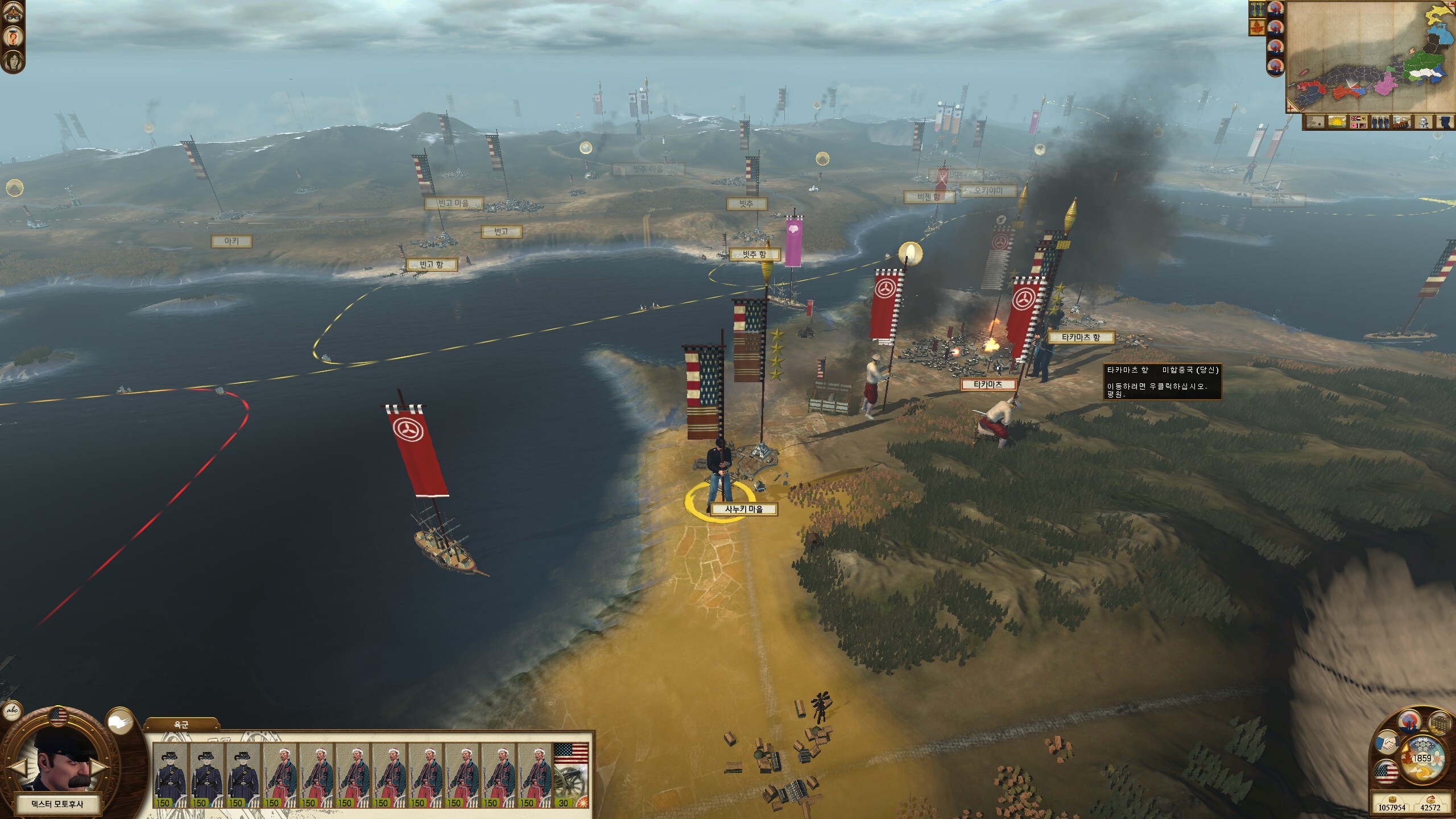Switch to the 육군 army tab
The height and width of the screenshot is (819, 1456).
point(181,725)
